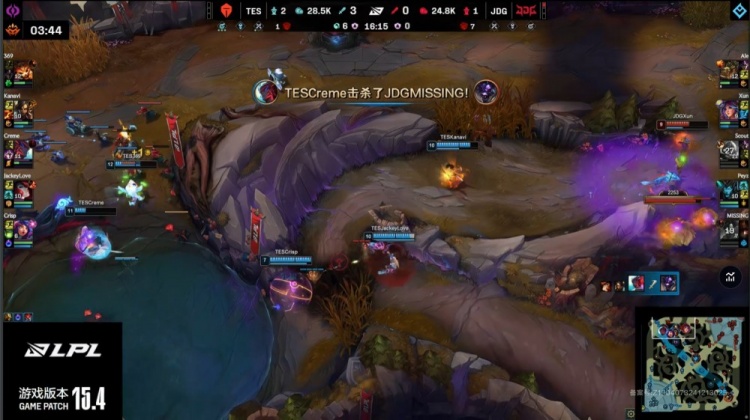Viewport: 750px width, 420px height.
Task: Click the Creme killed MISSING kill banner
Action: coord(375,92)
